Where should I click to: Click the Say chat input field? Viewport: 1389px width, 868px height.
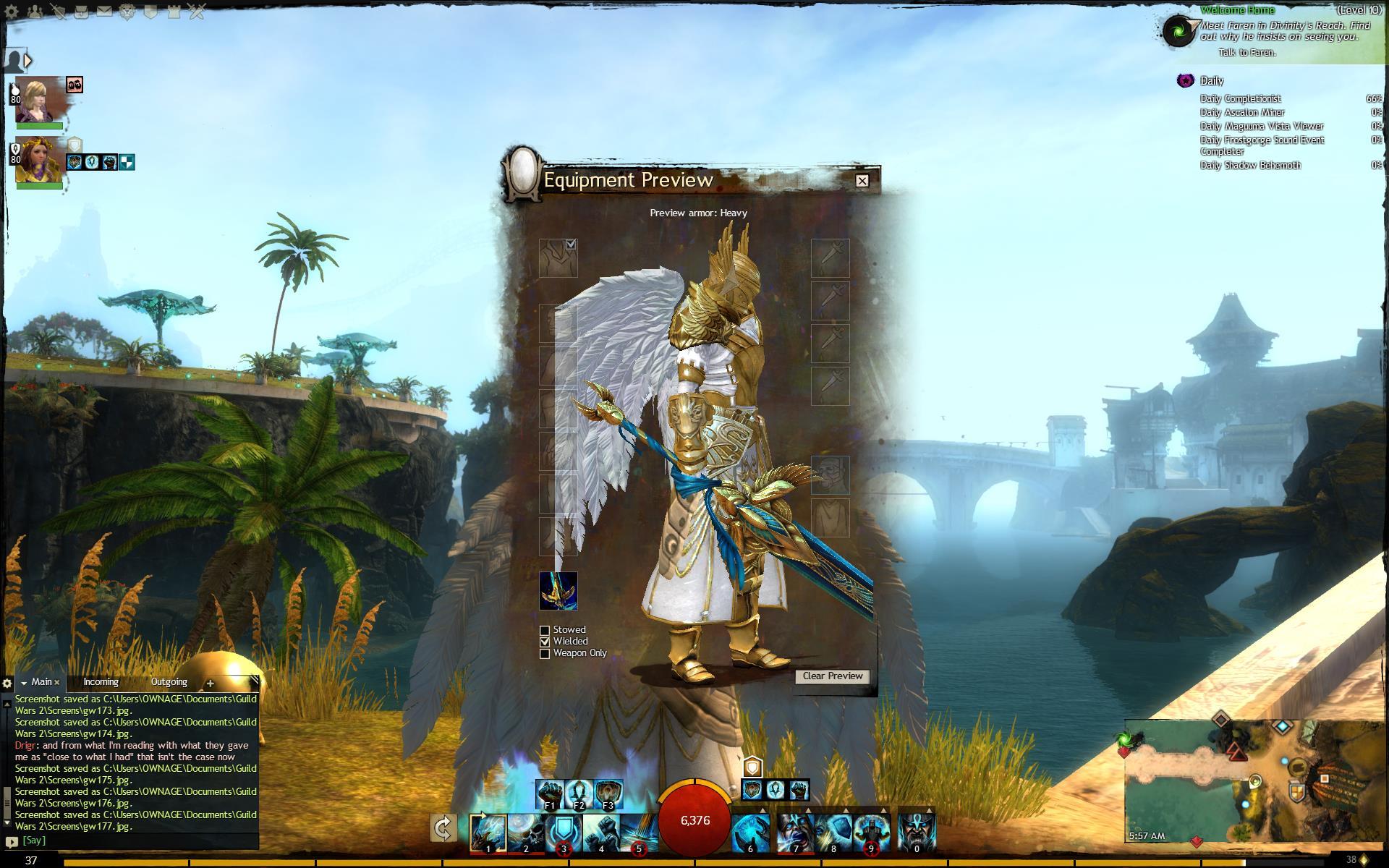[137, 841]
